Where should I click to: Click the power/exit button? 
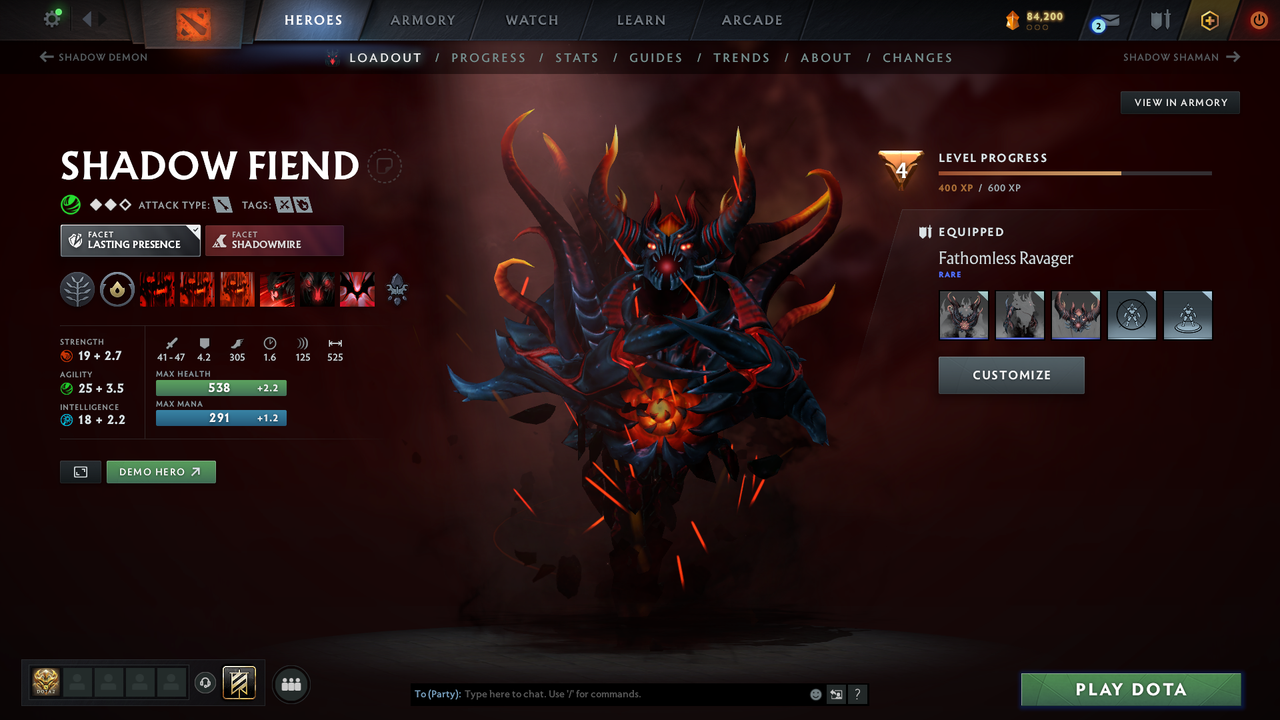click(1258, 19)
